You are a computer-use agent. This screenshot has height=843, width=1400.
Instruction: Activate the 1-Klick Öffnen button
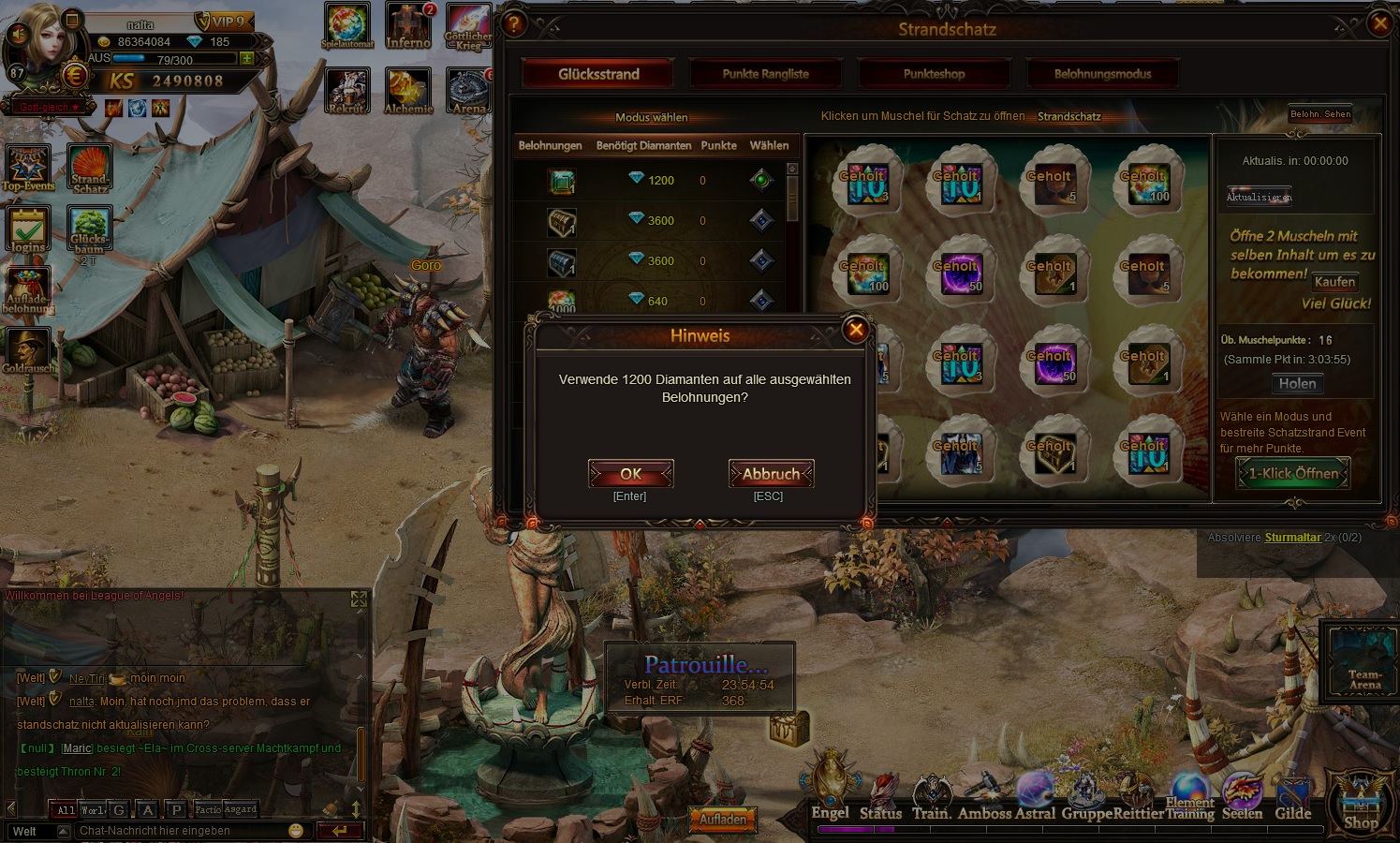tap(1293, 474)
